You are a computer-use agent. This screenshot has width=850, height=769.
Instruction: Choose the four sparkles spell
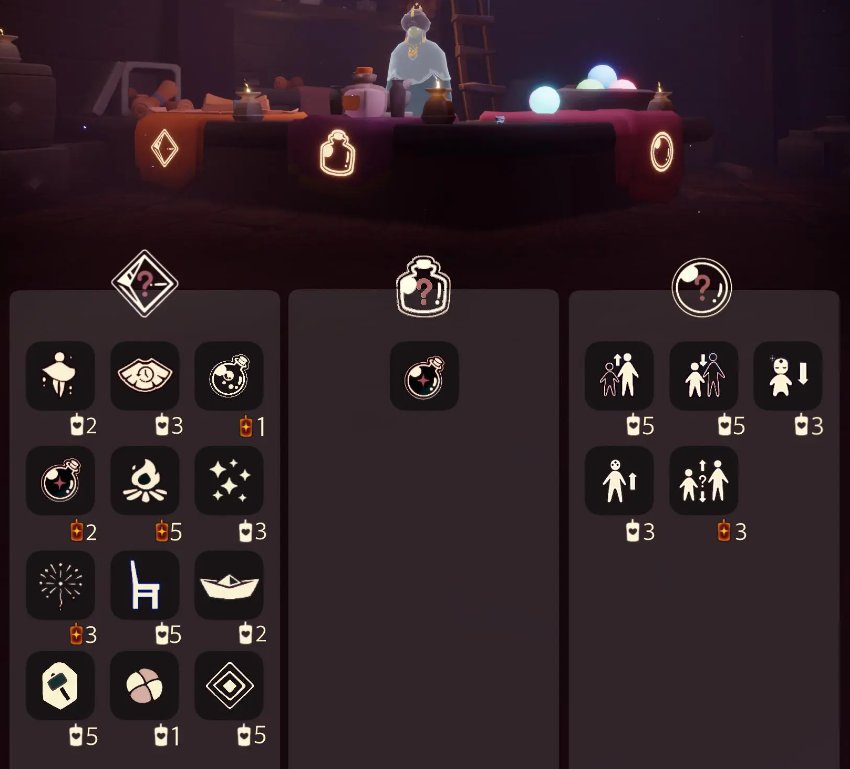click(229, 481)
